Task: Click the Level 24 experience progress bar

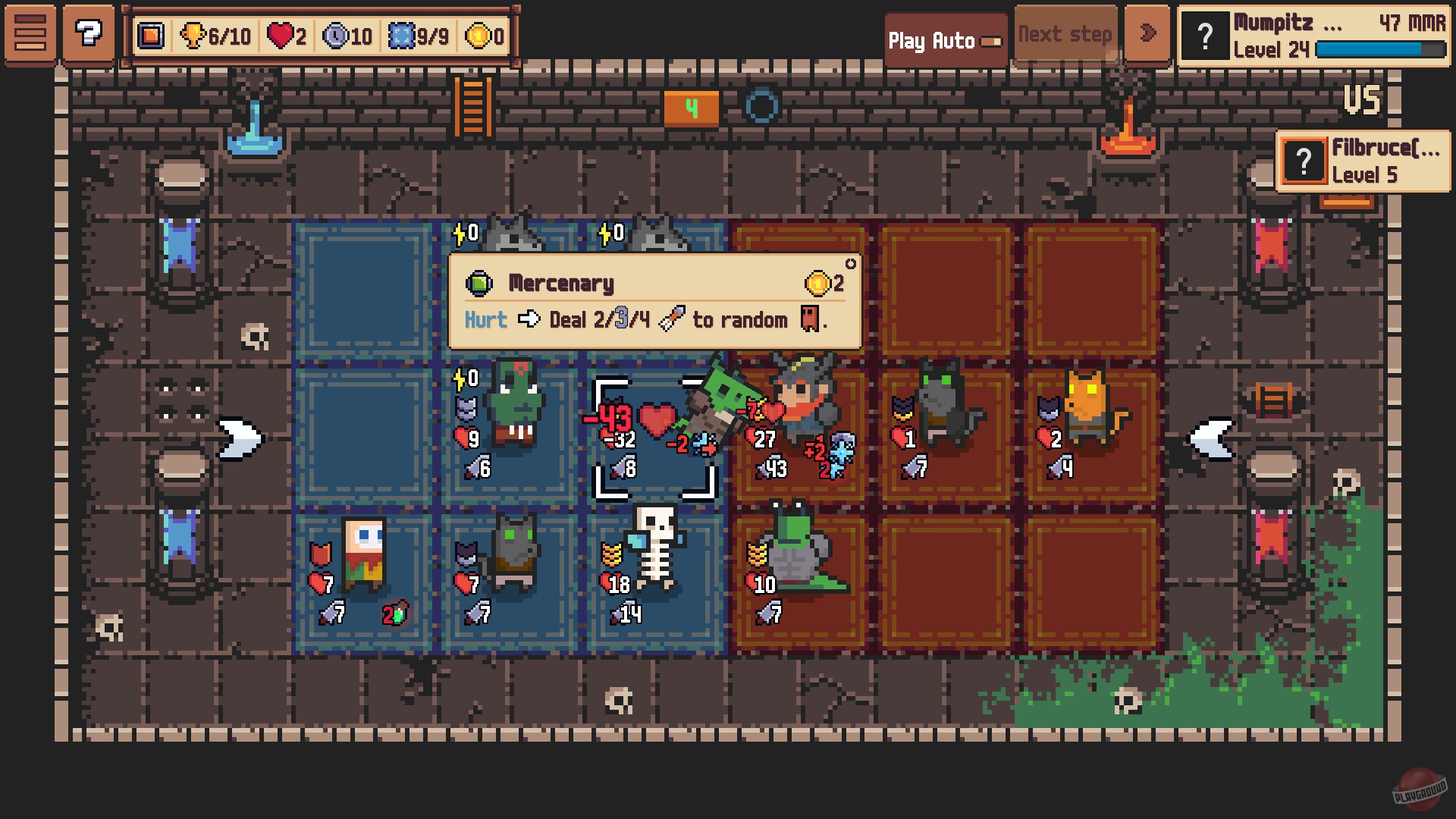Action: (1380, 47)
